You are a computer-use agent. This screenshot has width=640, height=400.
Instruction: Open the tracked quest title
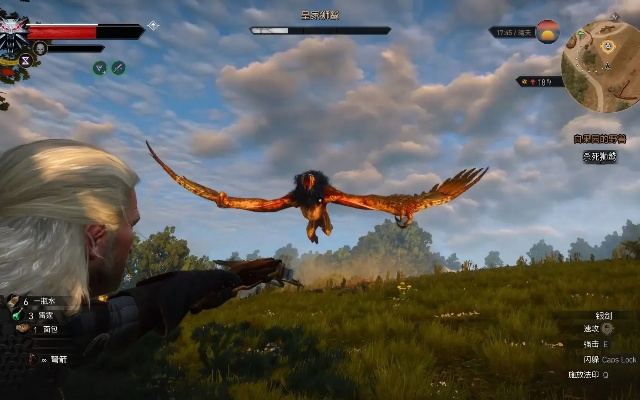point(600,139)
